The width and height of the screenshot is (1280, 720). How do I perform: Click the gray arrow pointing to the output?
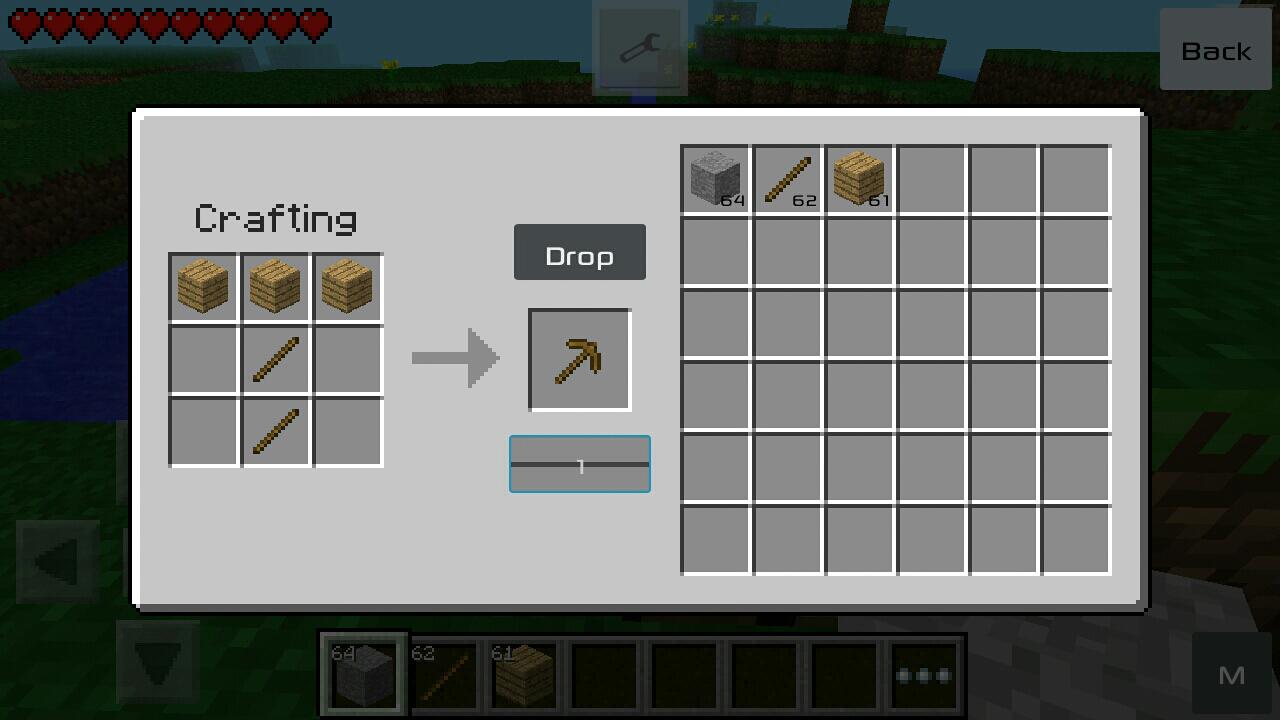[x=456, y=358]
